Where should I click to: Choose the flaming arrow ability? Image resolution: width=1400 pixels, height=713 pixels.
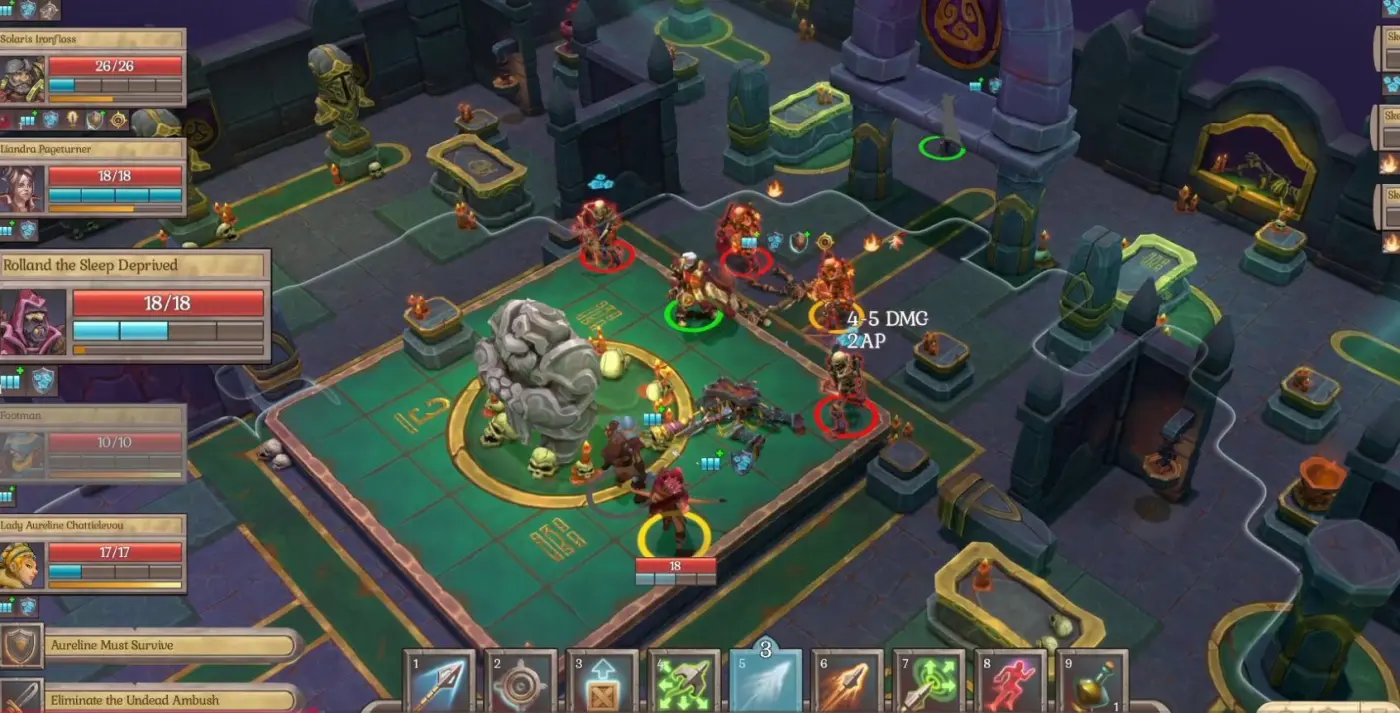[847, 684]
